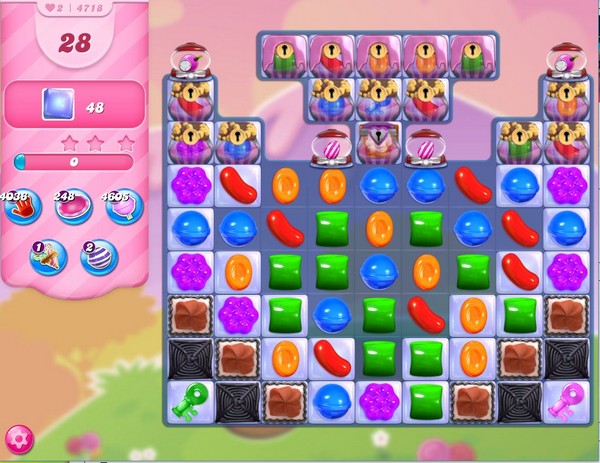Select the lollipop hammer booster

[x=125, y=208]
